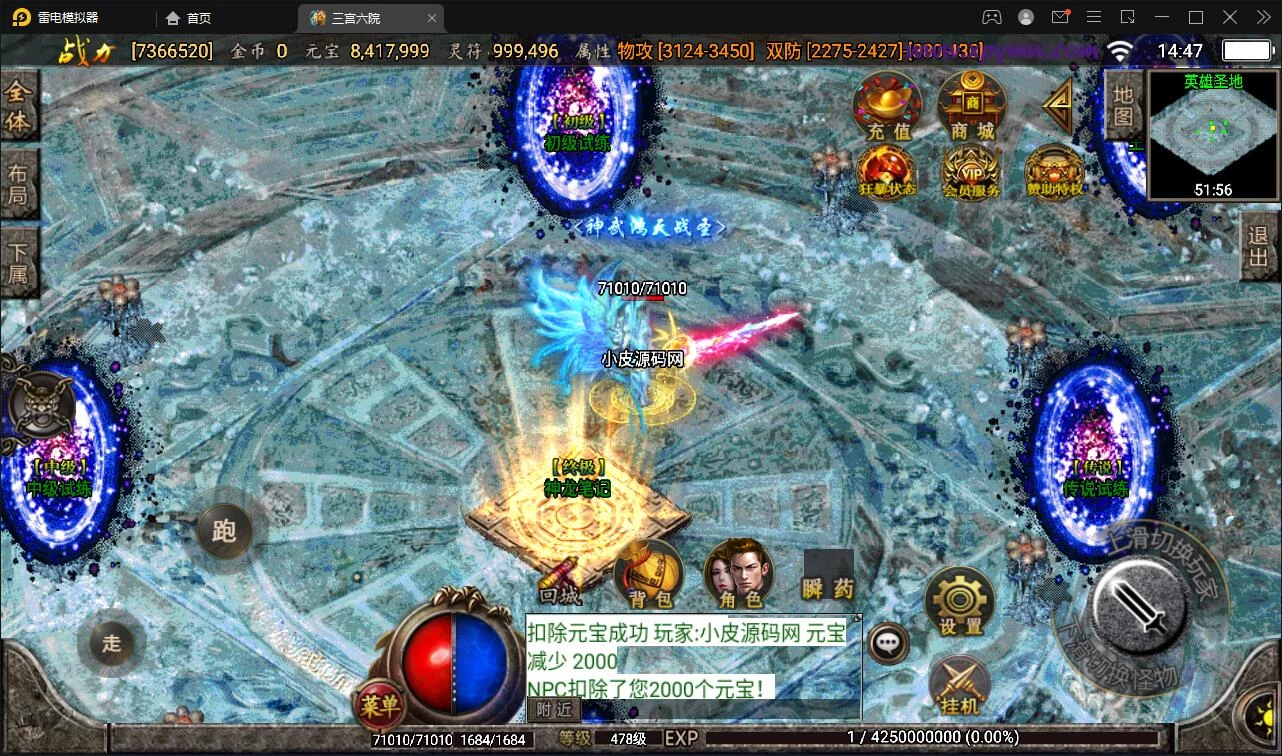
Task: Open the 充值 recharge icon
Action: (887, 105)
